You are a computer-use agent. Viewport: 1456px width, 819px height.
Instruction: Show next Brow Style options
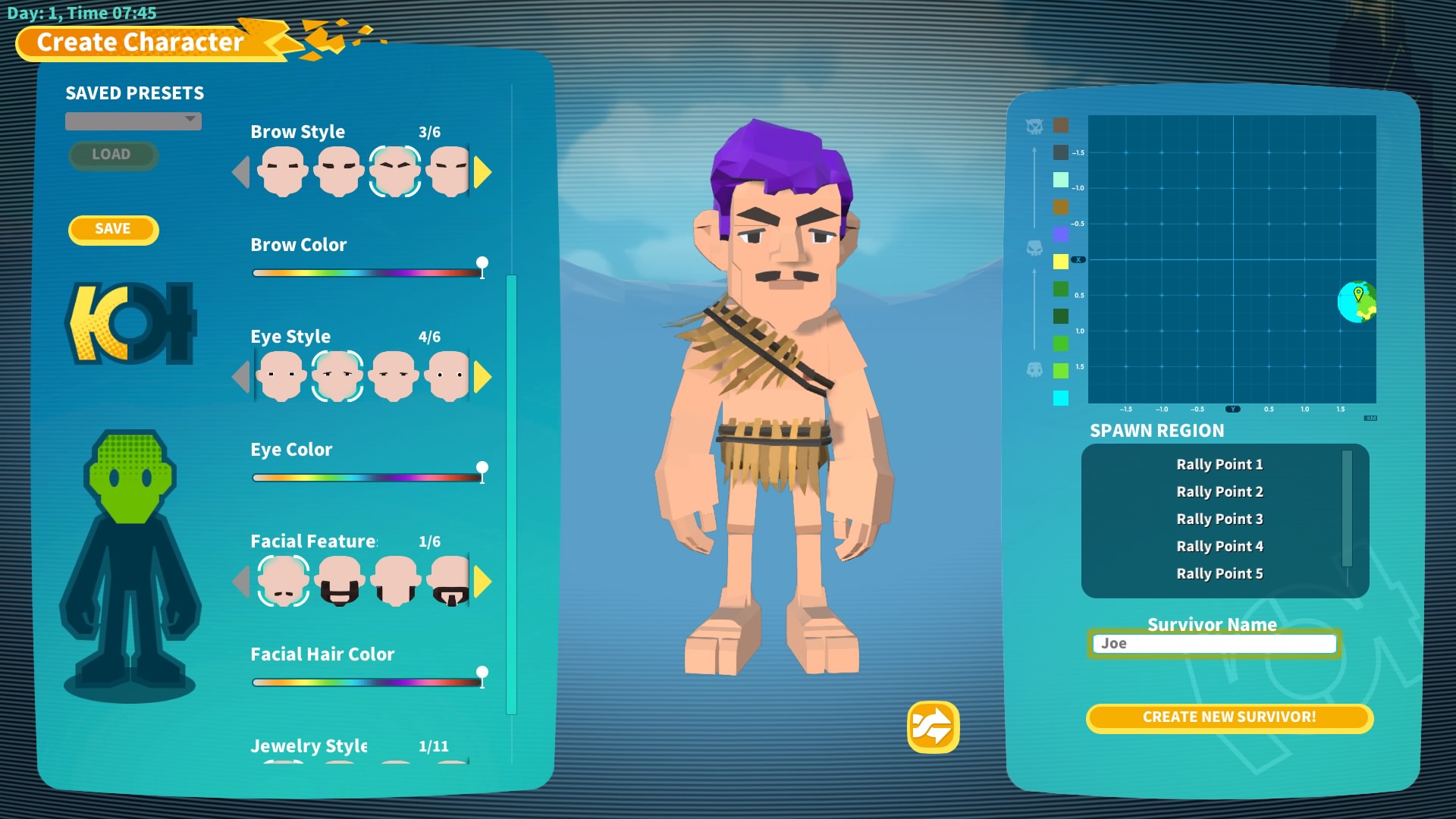point(482,172)
